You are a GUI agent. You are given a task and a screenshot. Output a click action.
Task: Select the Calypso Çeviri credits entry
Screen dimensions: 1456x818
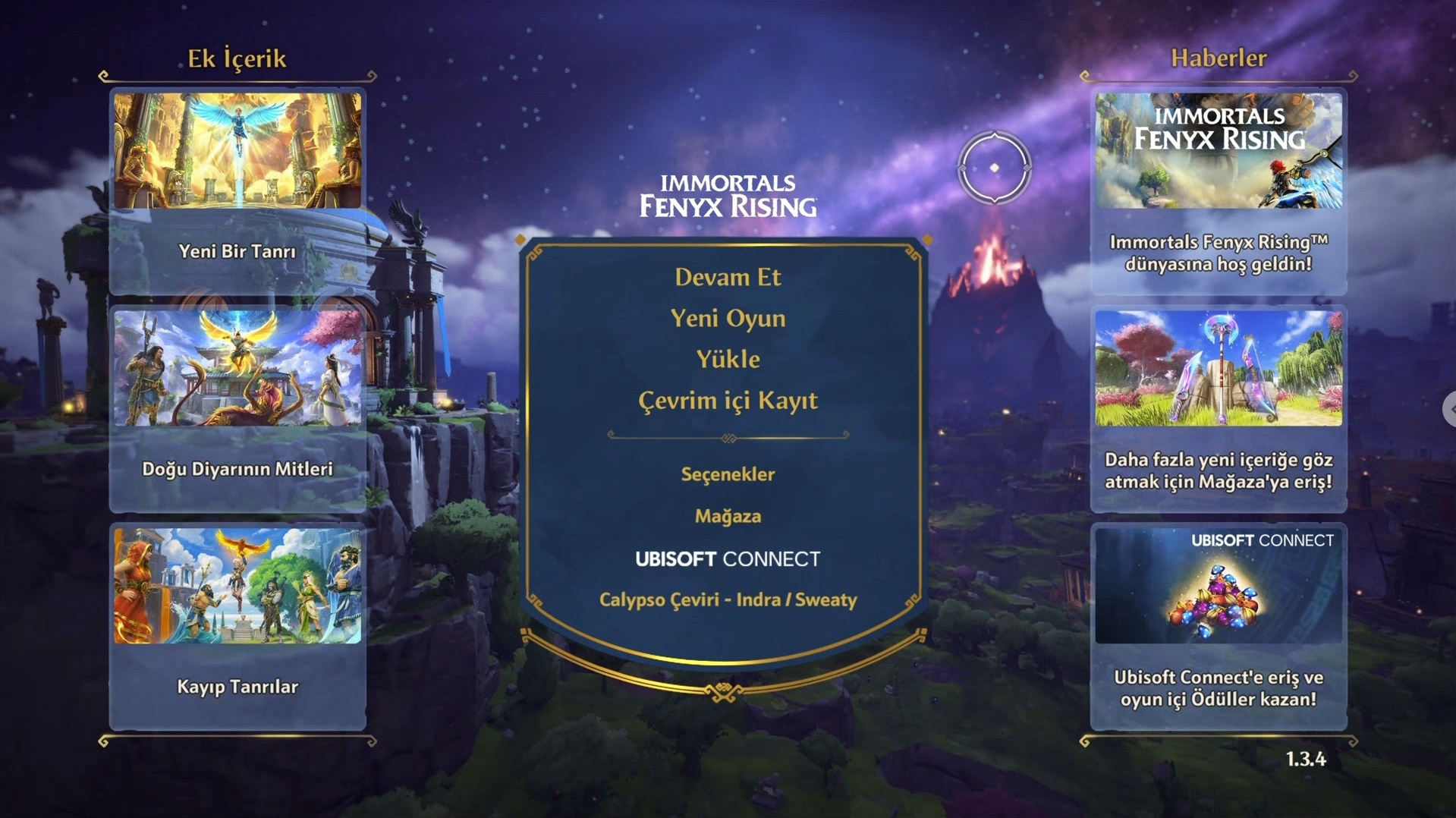728,600
